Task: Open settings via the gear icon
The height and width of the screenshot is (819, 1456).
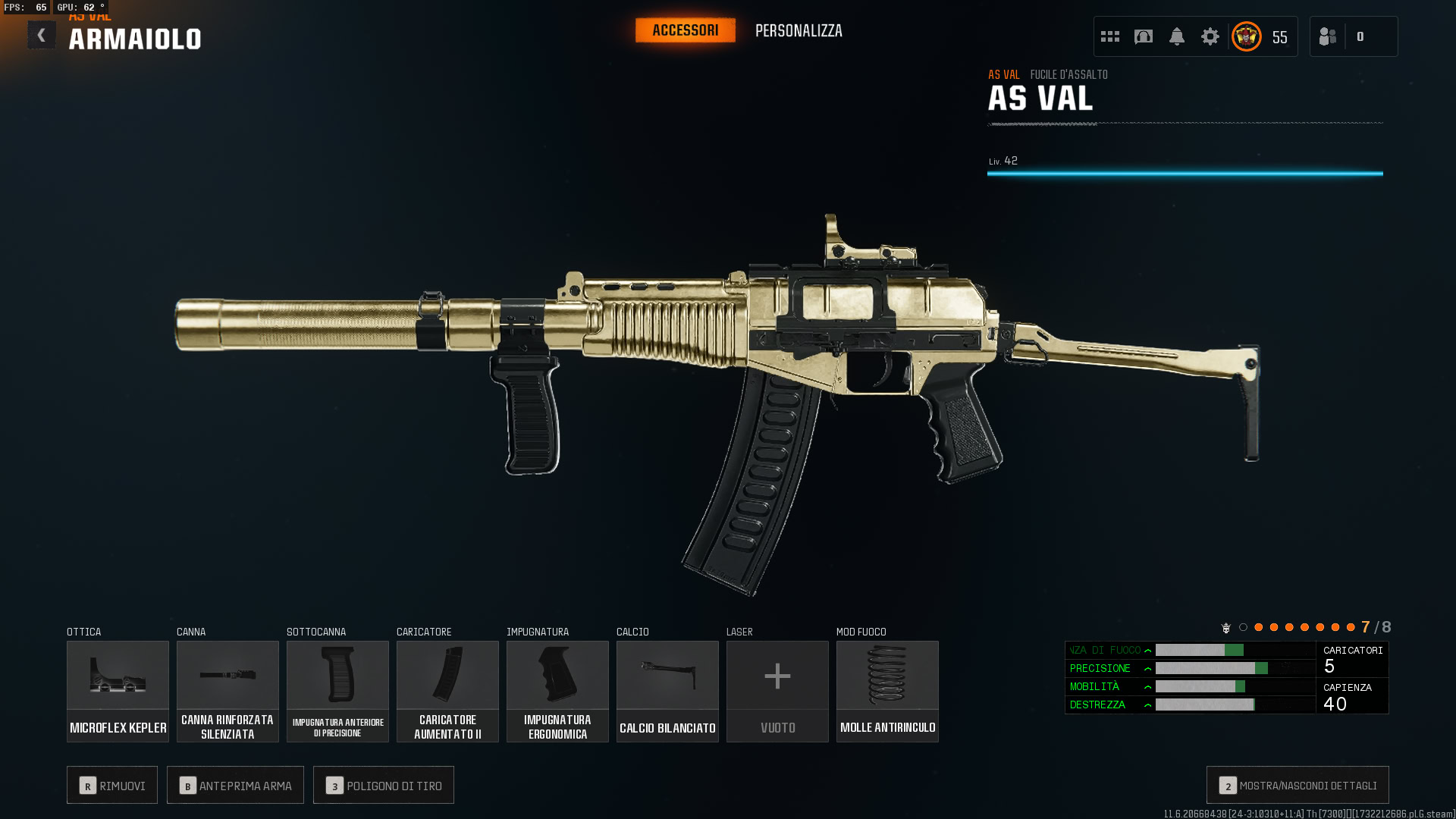Action: (x=1210, y=36)
